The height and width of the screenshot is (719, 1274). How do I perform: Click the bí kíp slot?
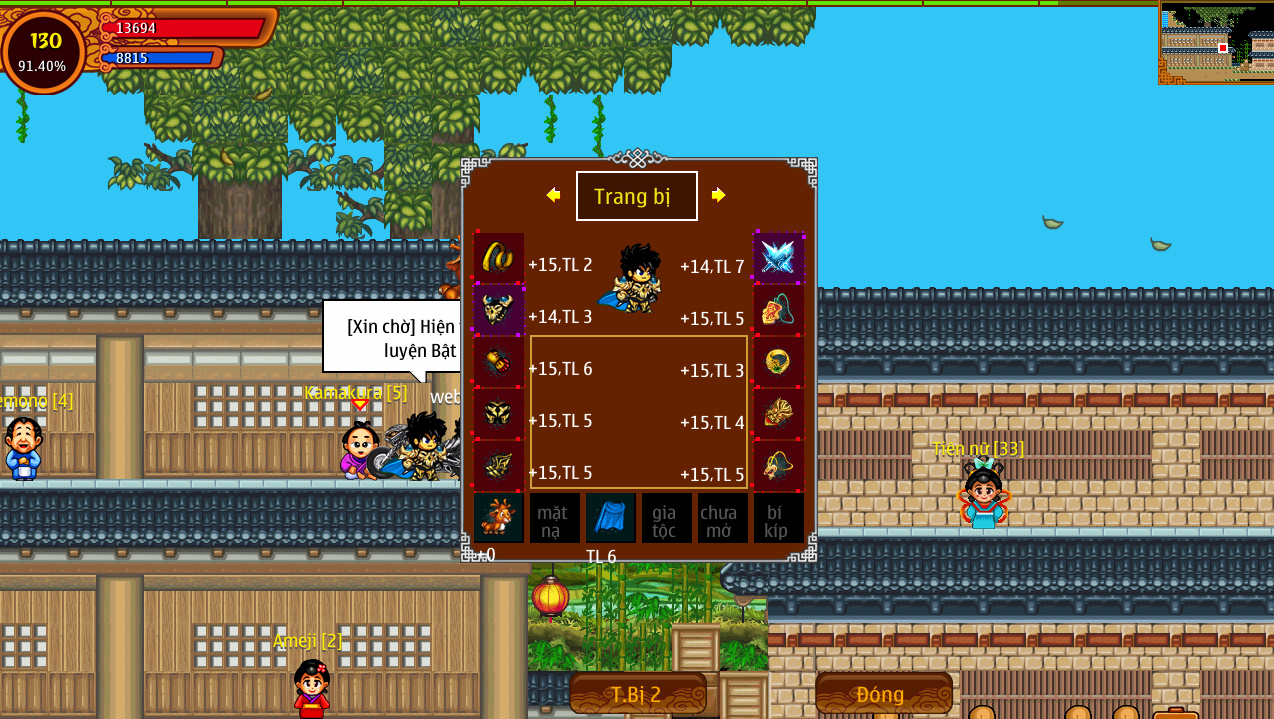click(778, 518)
